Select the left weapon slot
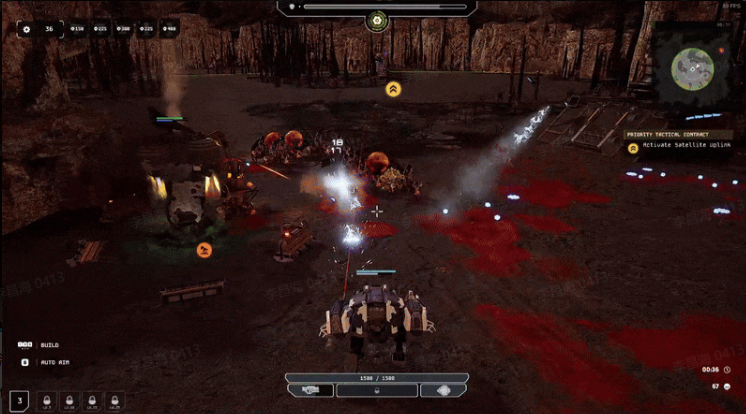The width and height of the screenshot is (746, 414). point(310,390)
